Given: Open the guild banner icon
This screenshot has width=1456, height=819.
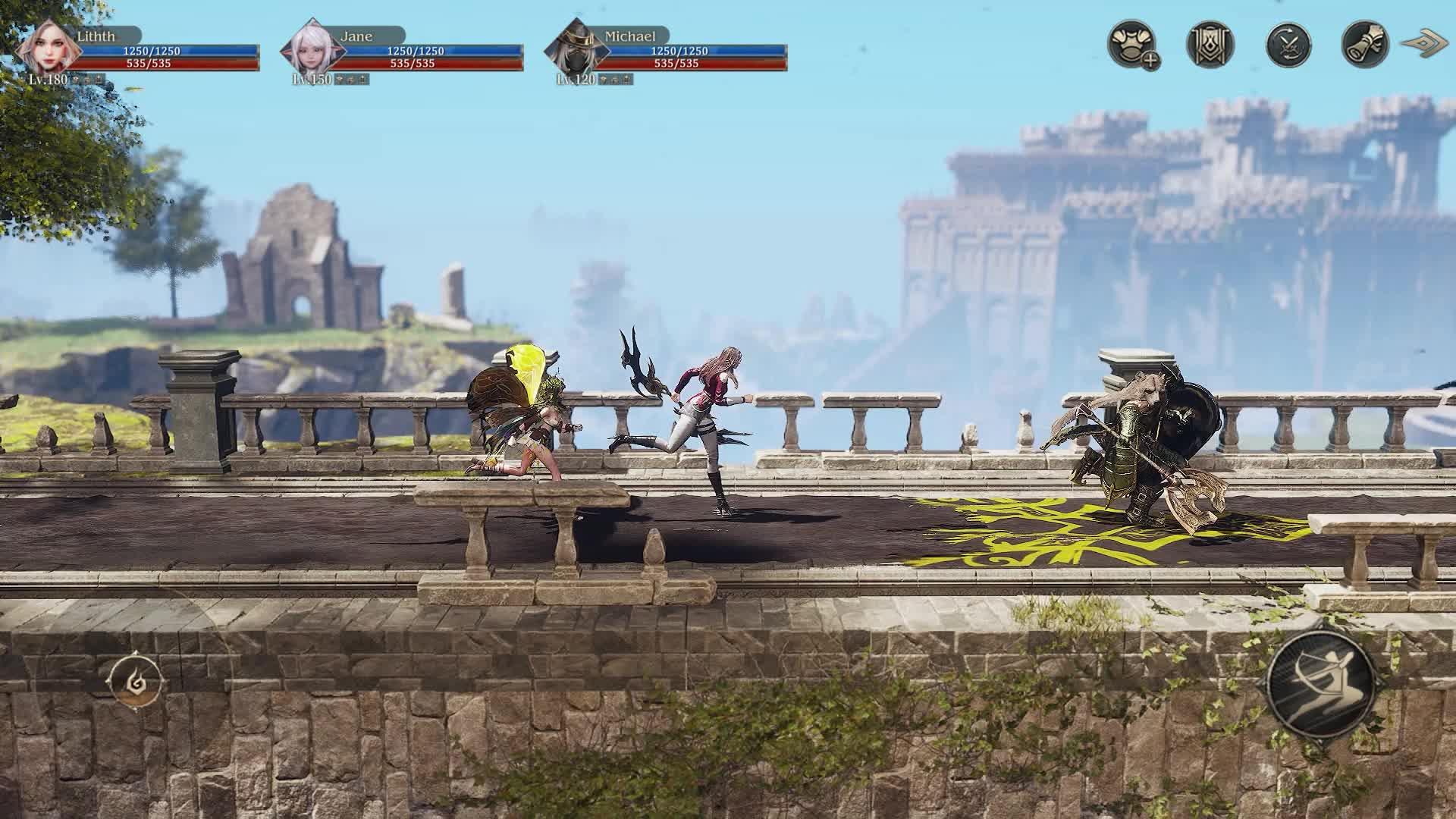Looking at the screenshot, I should click(1210, 45).
